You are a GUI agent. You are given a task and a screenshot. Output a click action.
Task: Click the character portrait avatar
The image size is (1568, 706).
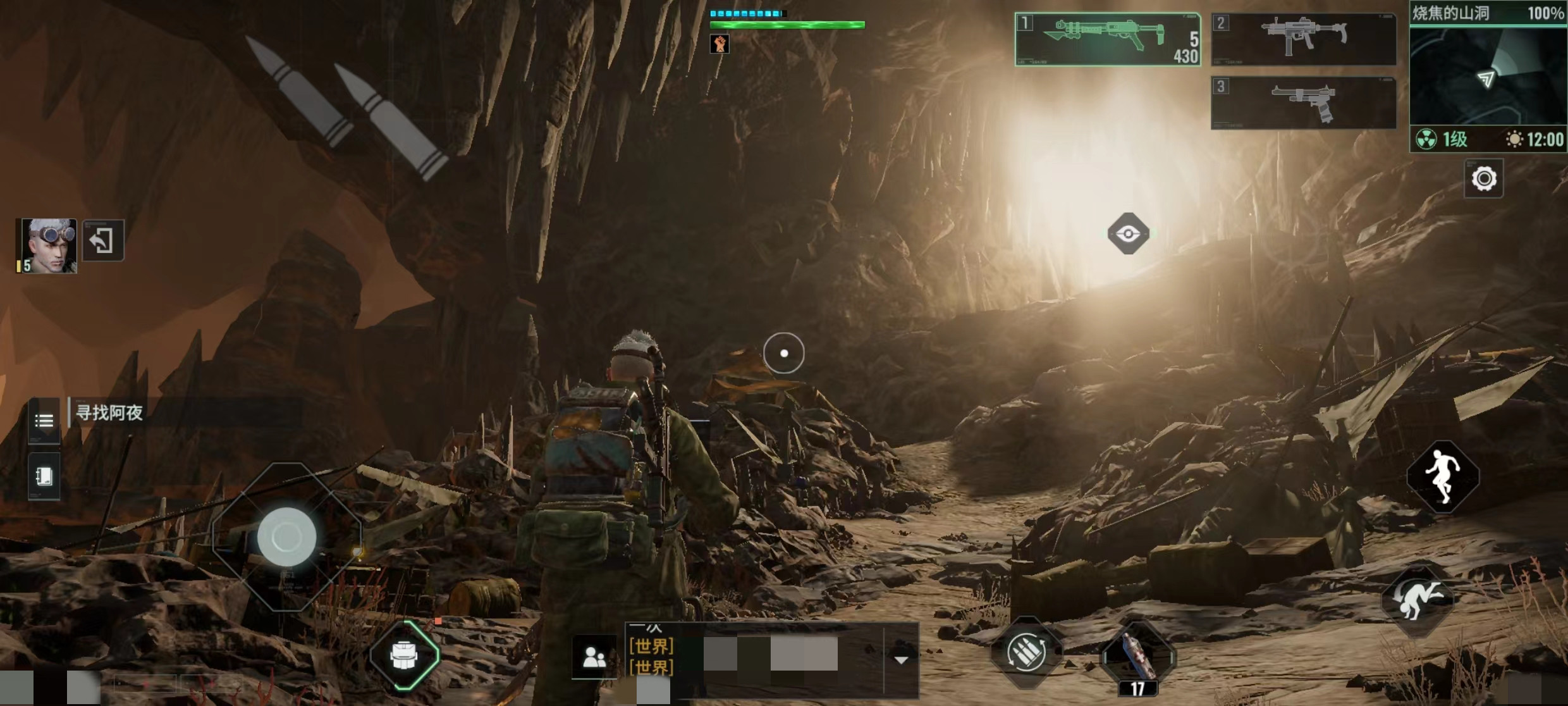click(x=47, y=245)
